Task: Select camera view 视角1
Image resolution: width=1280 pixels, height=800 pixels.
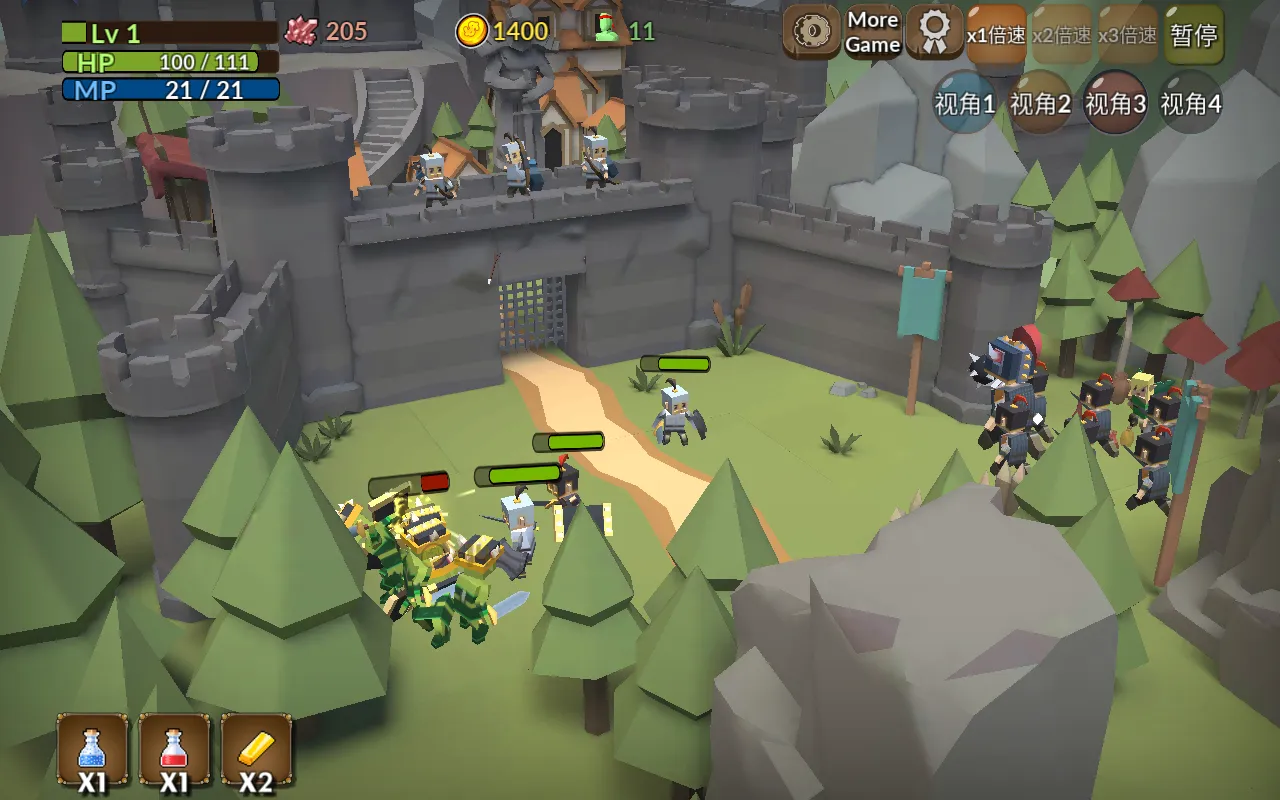Action: point(965,103)
